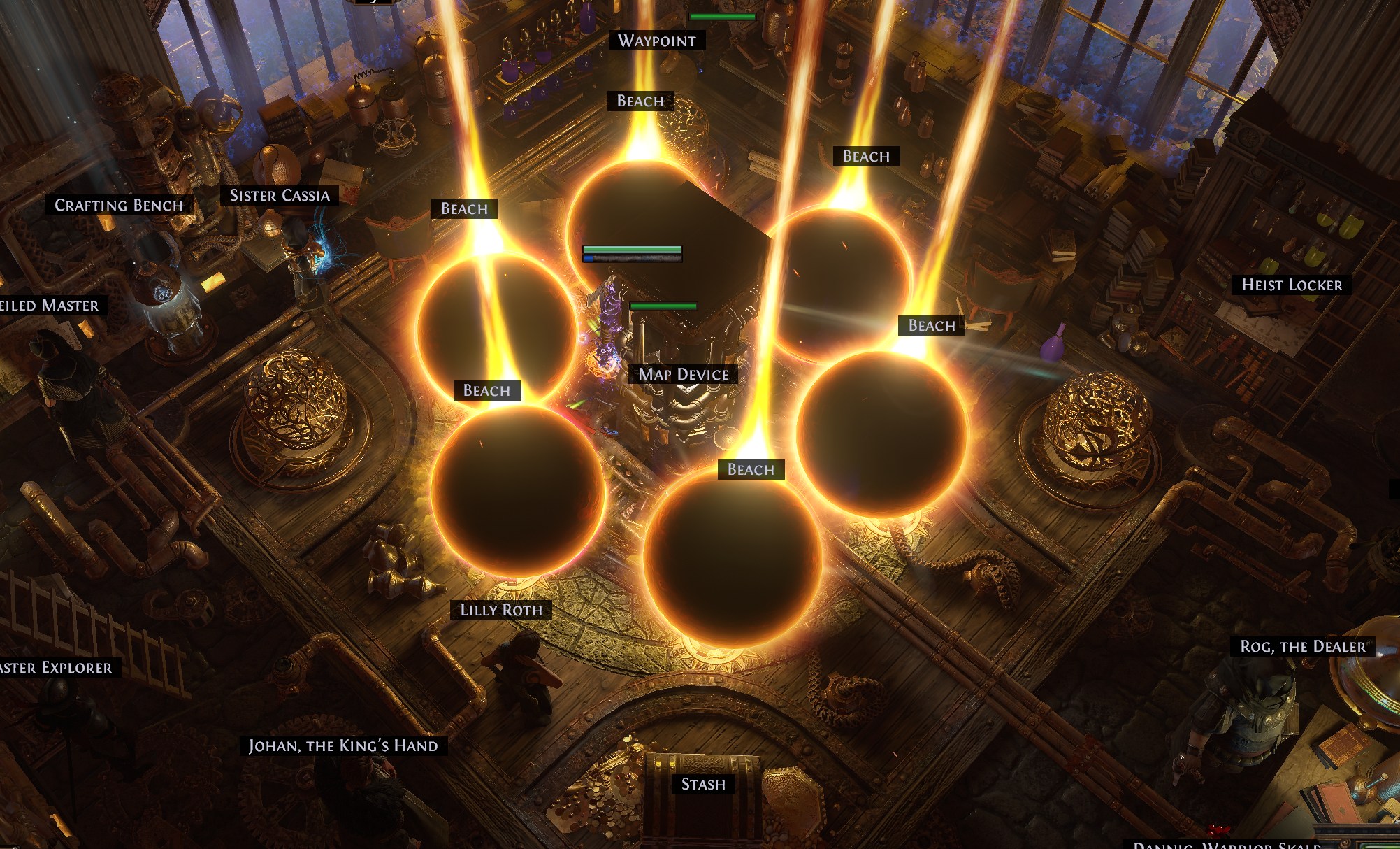Open the Map Device label
Viewport: 1400px width, 849px height.
(684, 375)
